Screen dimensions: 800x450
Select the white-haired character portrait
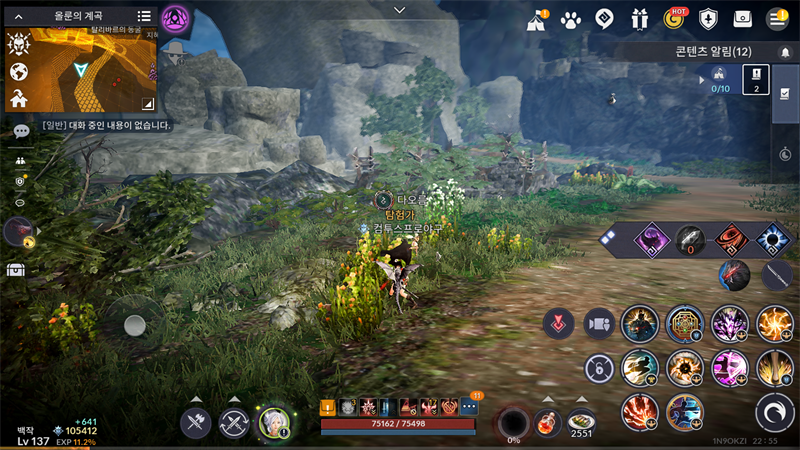[x=273, y=422]
